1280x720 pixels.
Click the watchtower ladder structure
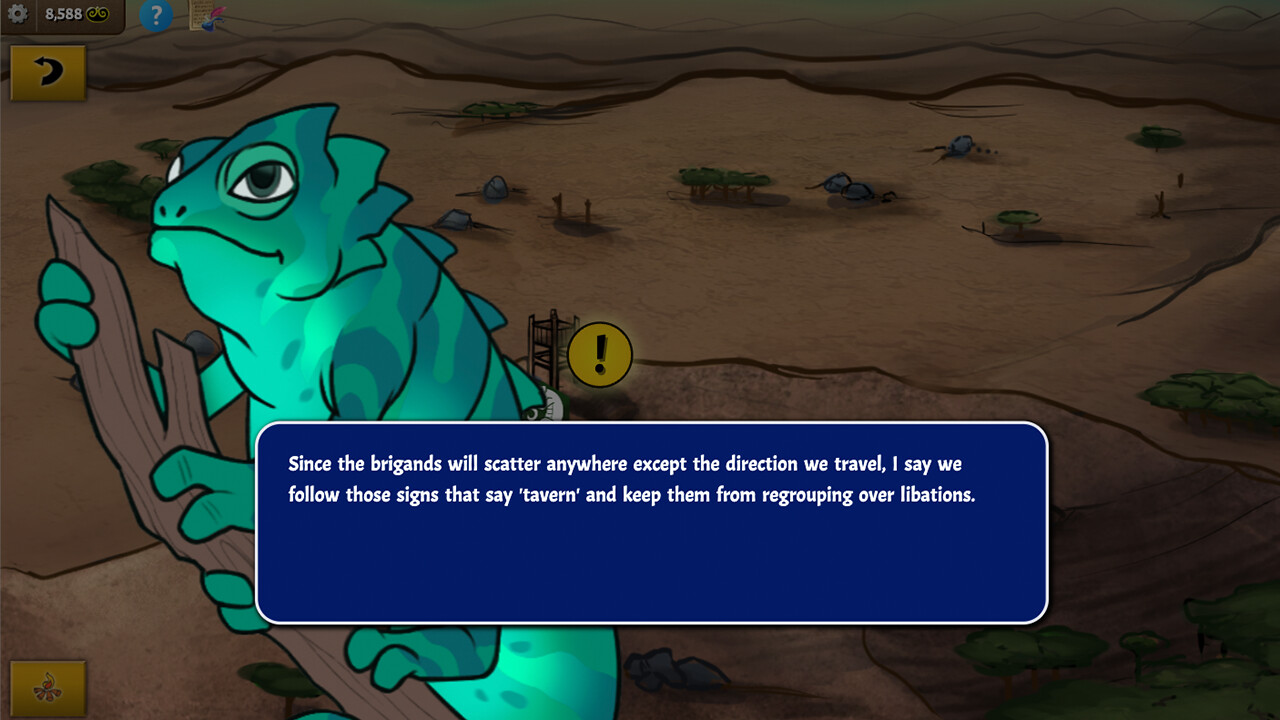coord(545,345)
